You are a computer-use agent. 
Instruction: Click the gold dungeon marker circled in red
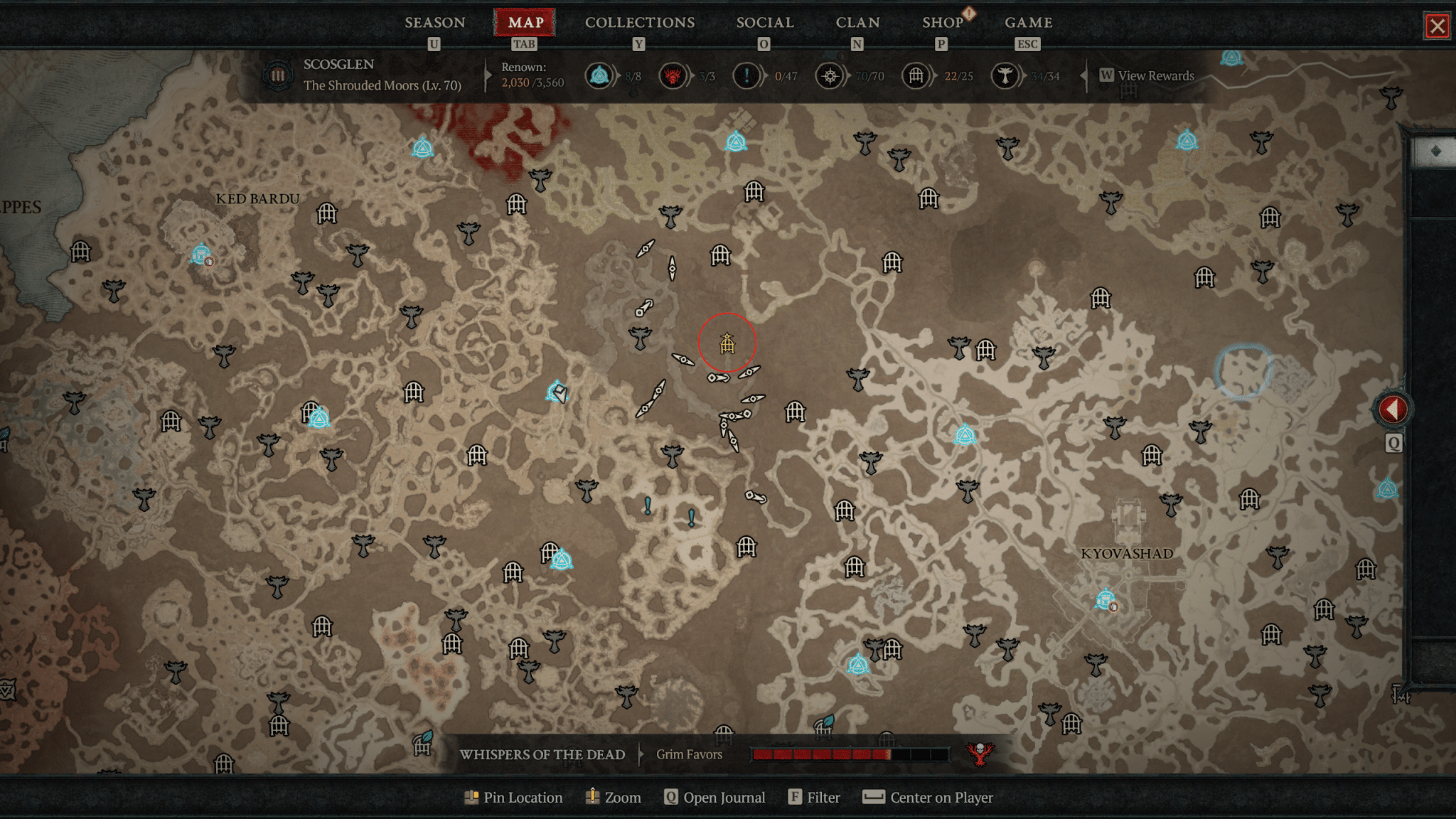727,344
